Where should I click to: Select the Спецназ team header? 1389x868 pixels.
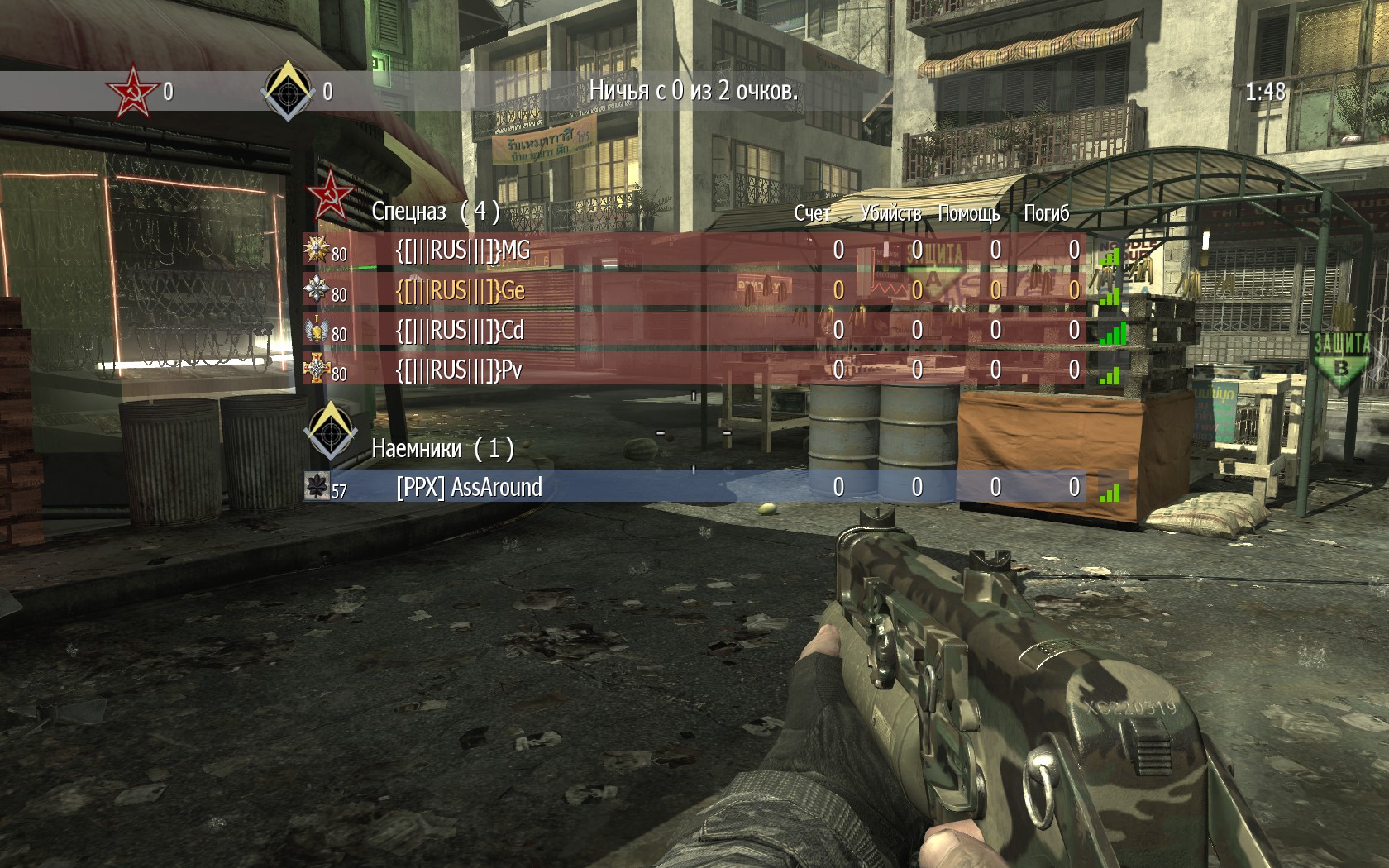[x=435, y=212]
